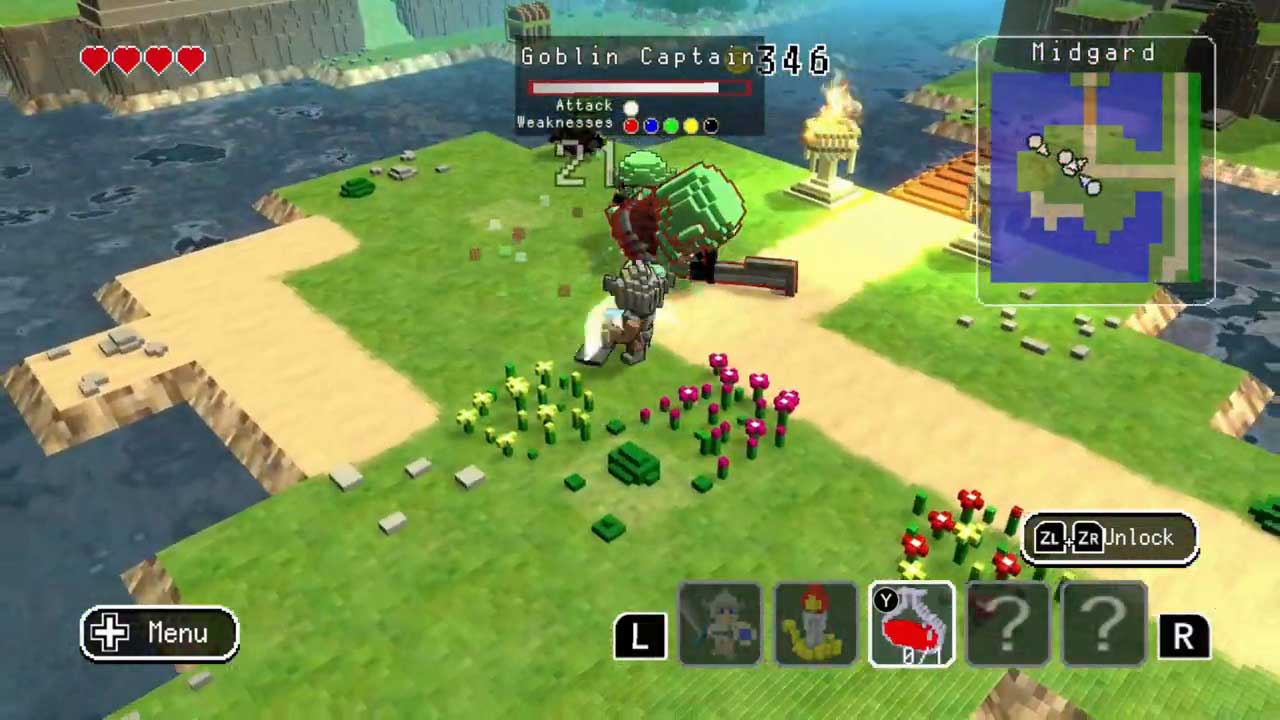Click the Unlock target prompt
The height and width of the screenshot is (720, 1280).
click(x=1110, y=538)
